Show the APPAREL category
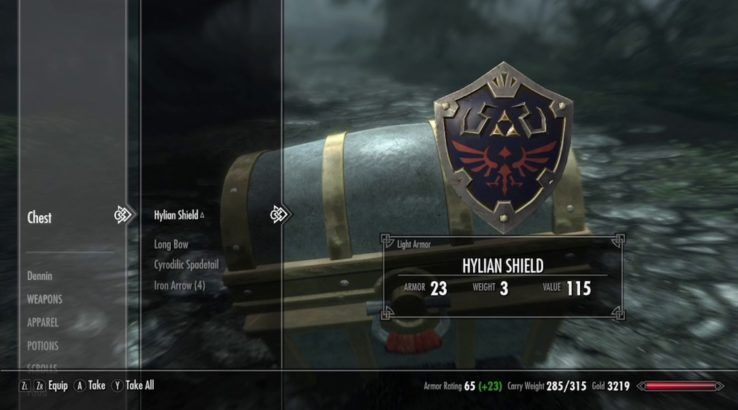 click(x=44, y=323)
